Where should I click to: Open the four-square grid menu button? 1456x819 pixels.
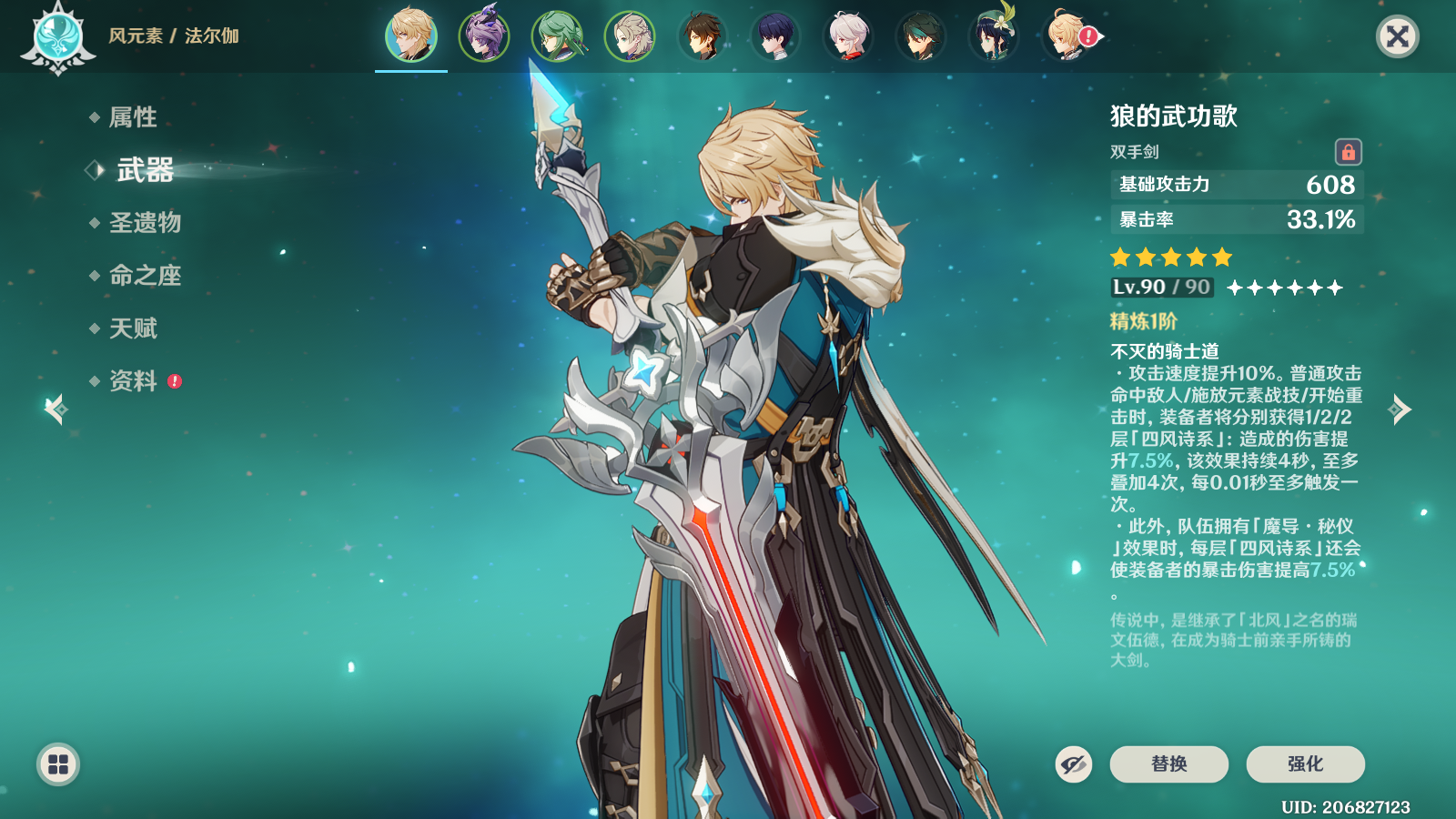point(58,764)
